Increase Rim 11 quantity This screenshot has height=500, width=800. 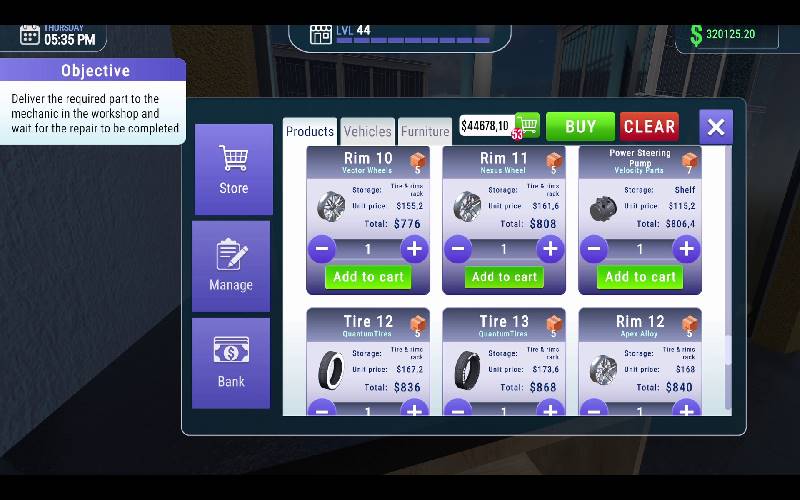[x=549, y=249]
